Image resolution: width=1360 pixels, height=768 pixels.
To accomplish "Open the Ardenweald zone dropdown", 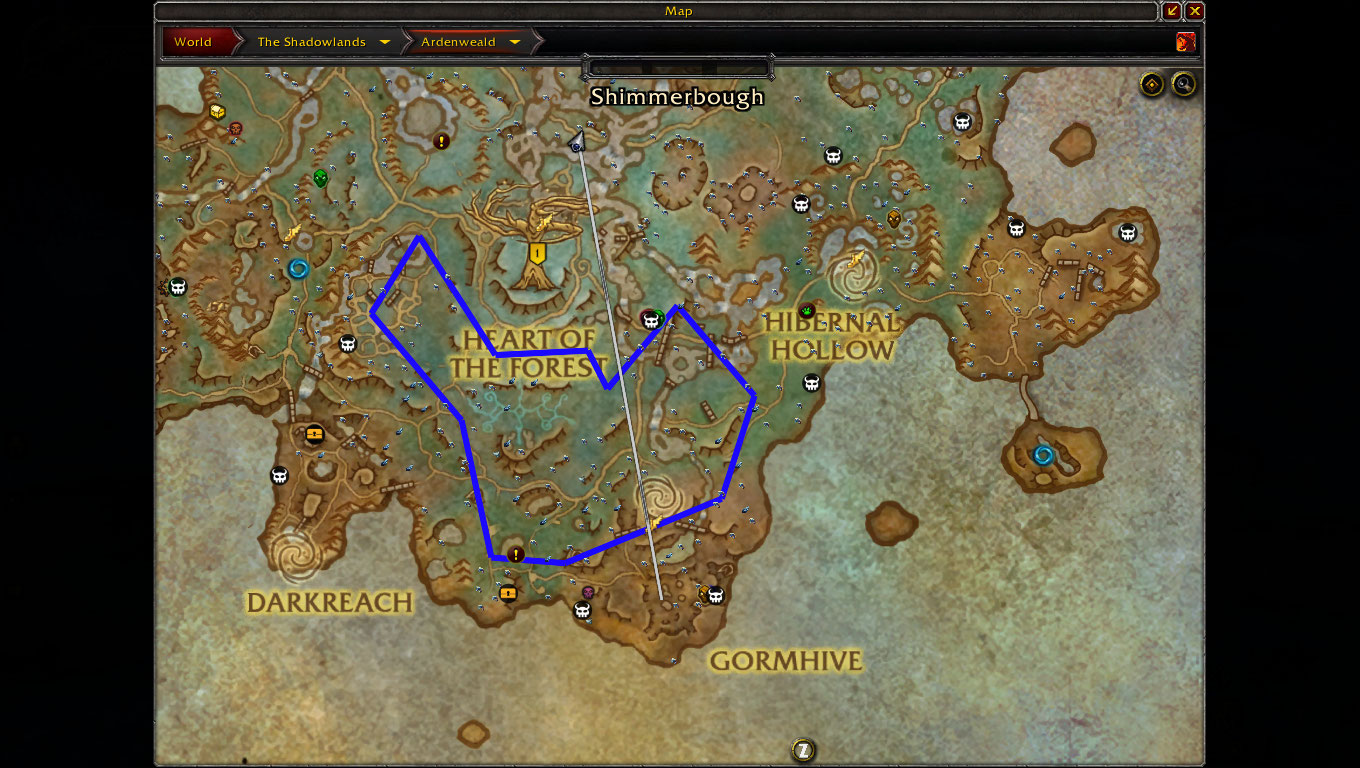I will tap(514, 42).
